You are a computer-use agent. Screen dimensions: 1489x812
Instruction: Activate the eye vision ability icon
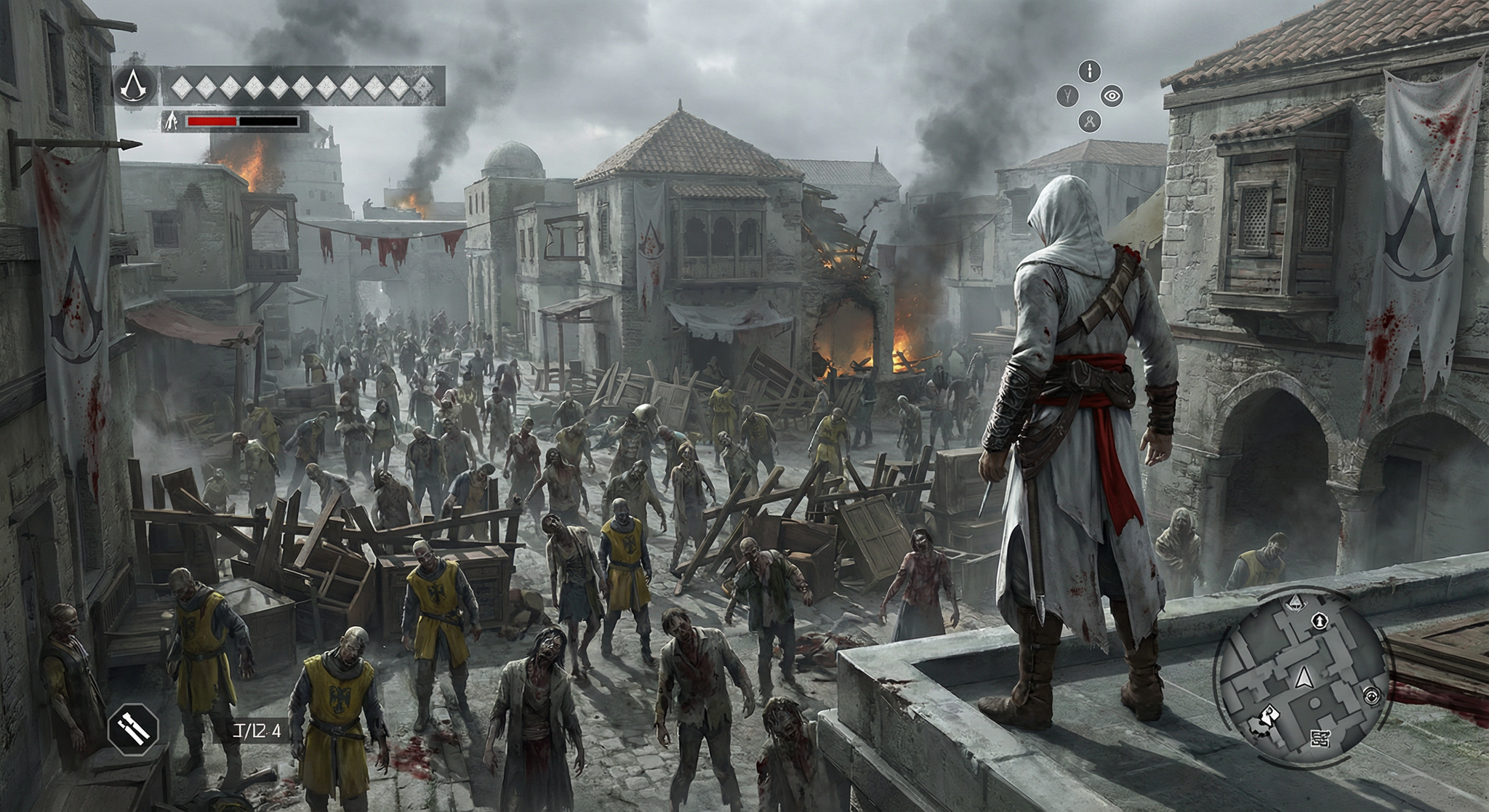pos(1112,95)
